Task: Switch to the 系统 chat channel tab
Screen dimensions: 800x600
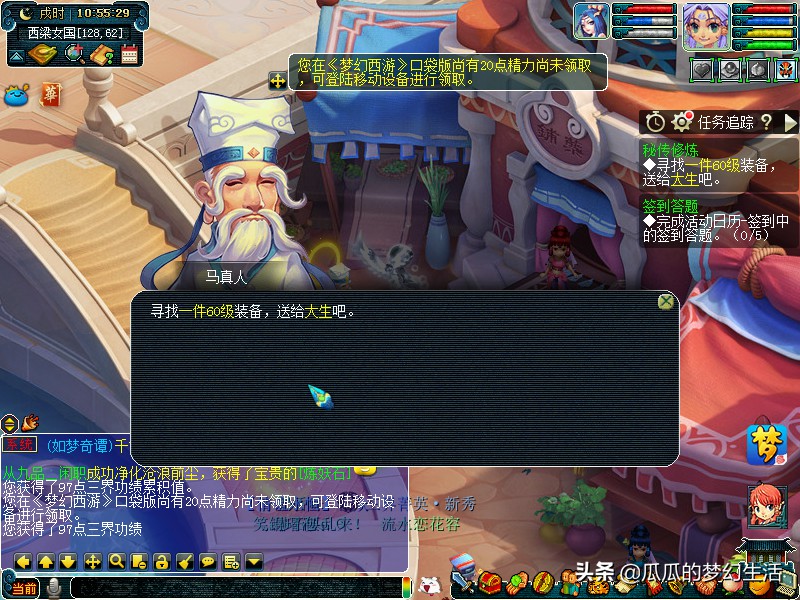Action: (x=19, y=444)
